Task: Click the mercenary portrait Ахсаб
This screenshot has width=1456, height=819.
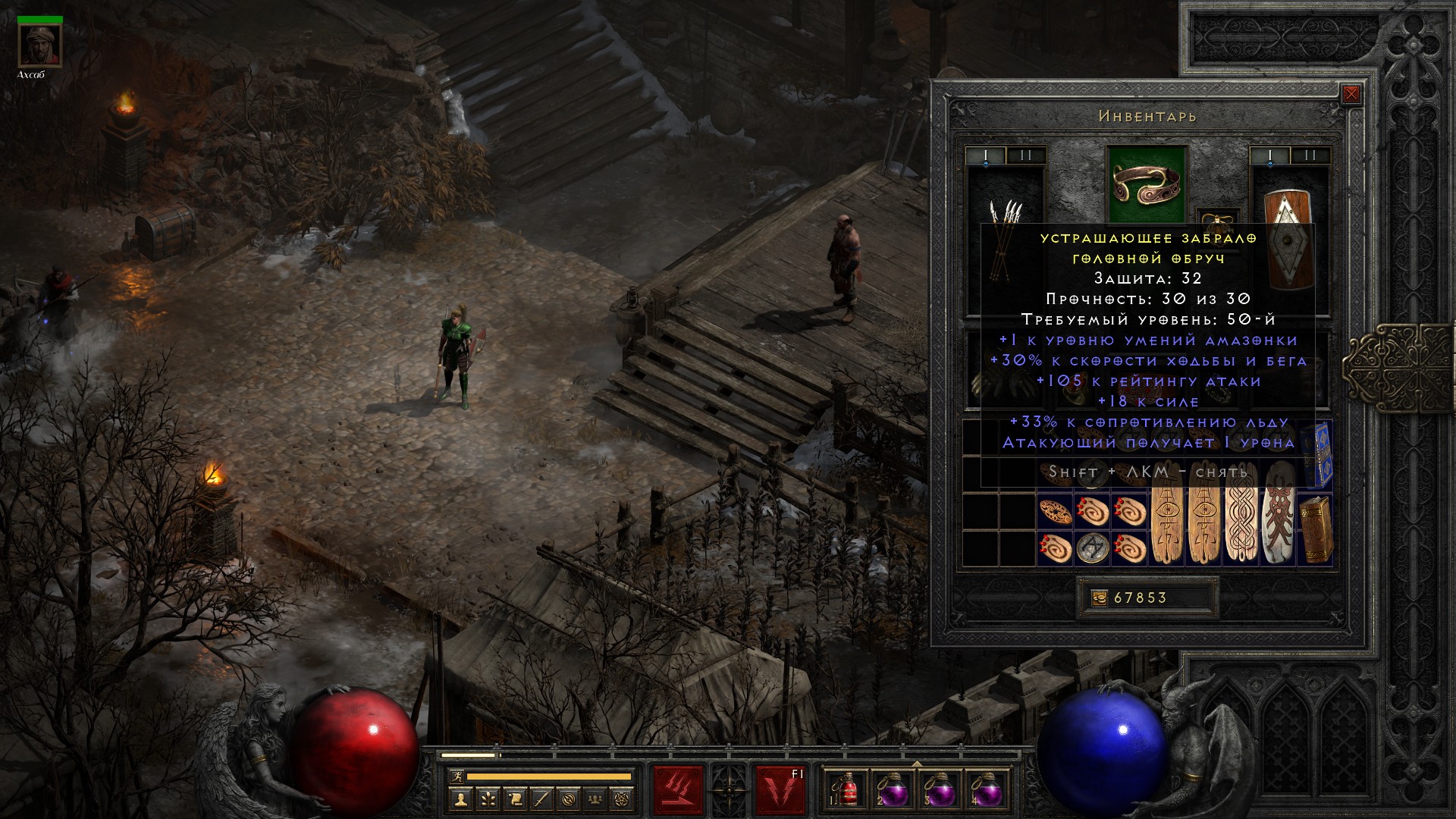Action: click(40, 45)
